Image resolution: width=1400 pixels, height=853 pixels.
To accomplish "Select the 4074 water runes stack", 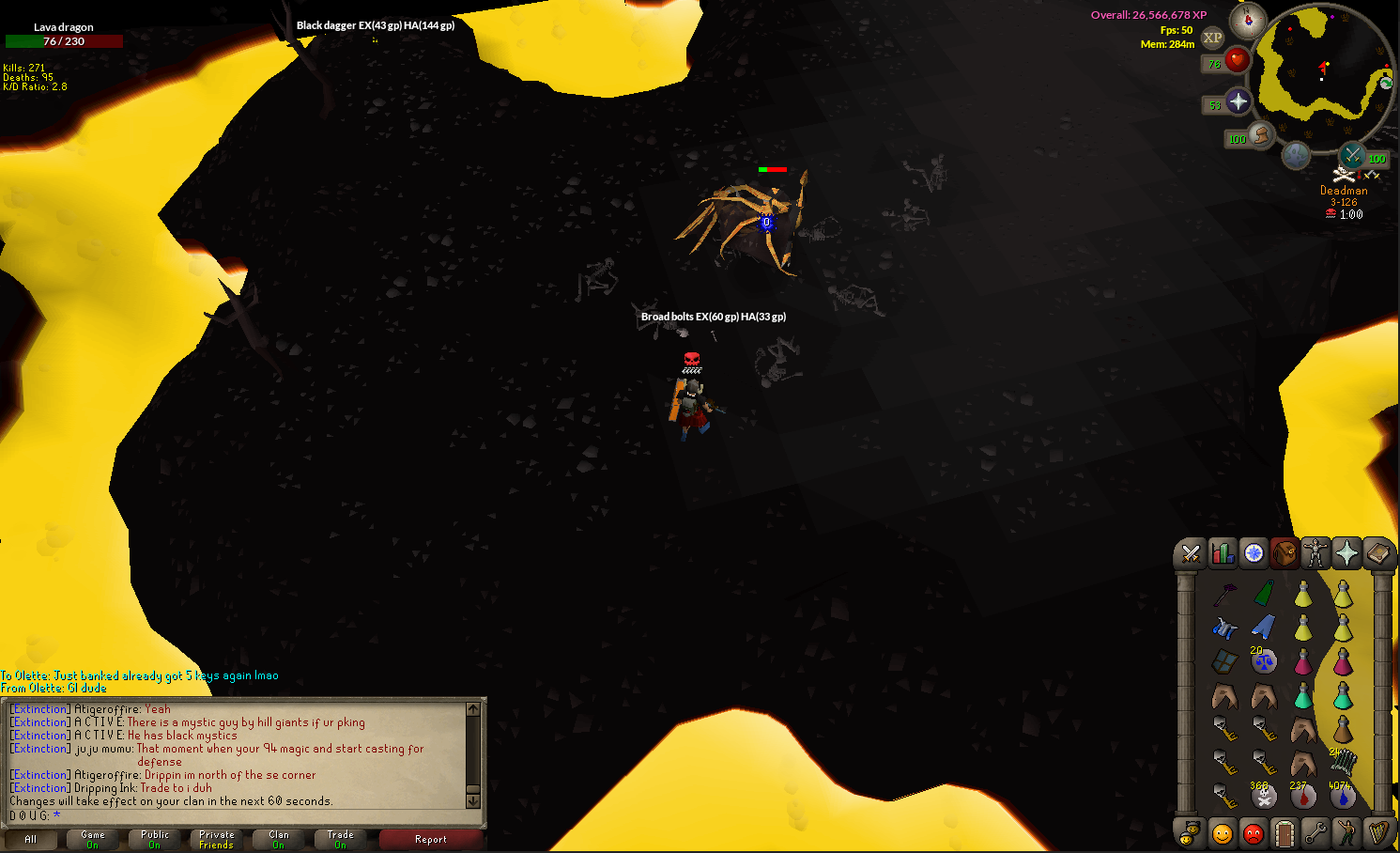I will pyautogui.click(x=1343, y=797).
